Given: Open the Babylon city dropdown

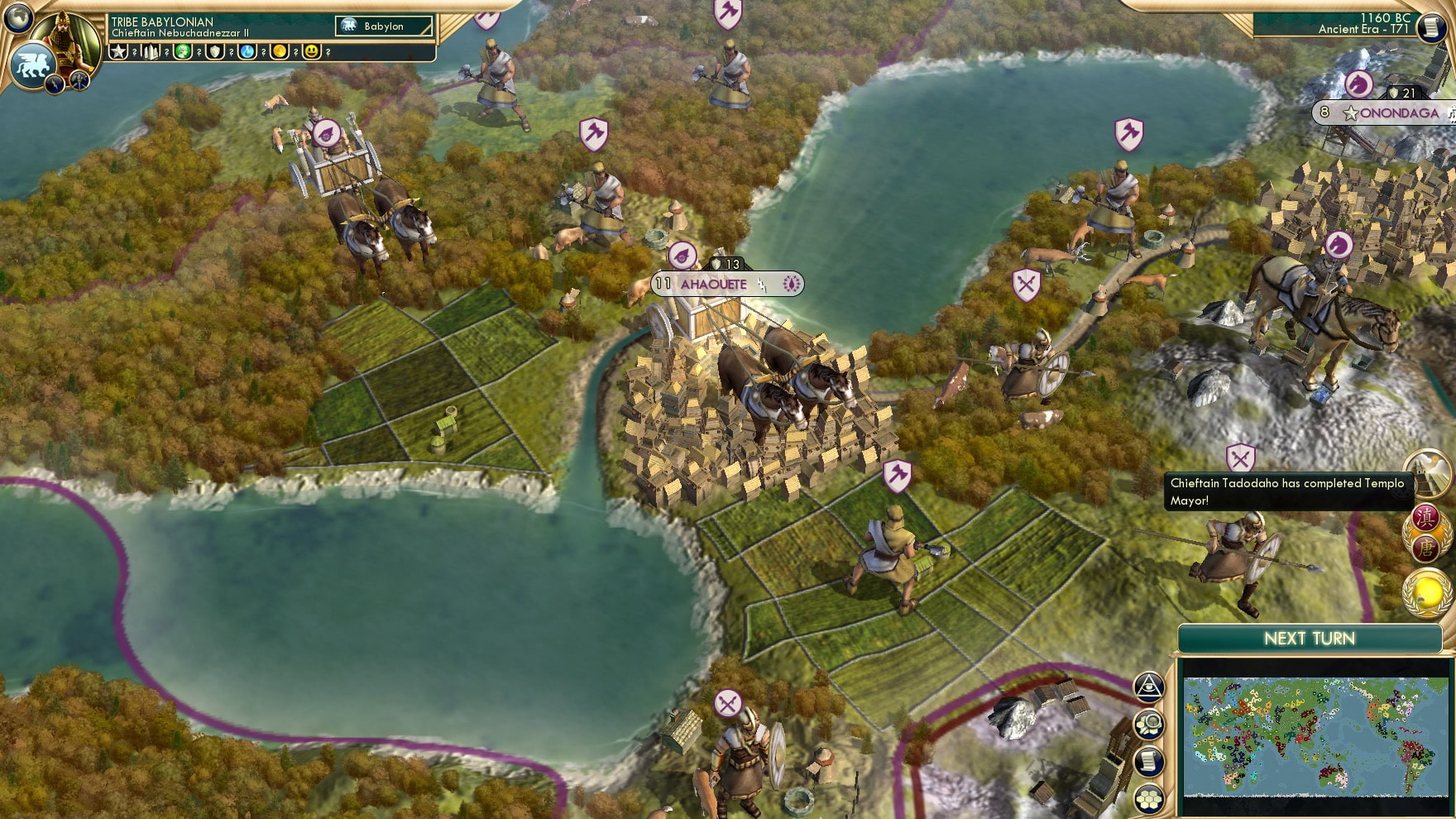Looking at the screenshot, I should pyautogui.click(x=385, y=26).
